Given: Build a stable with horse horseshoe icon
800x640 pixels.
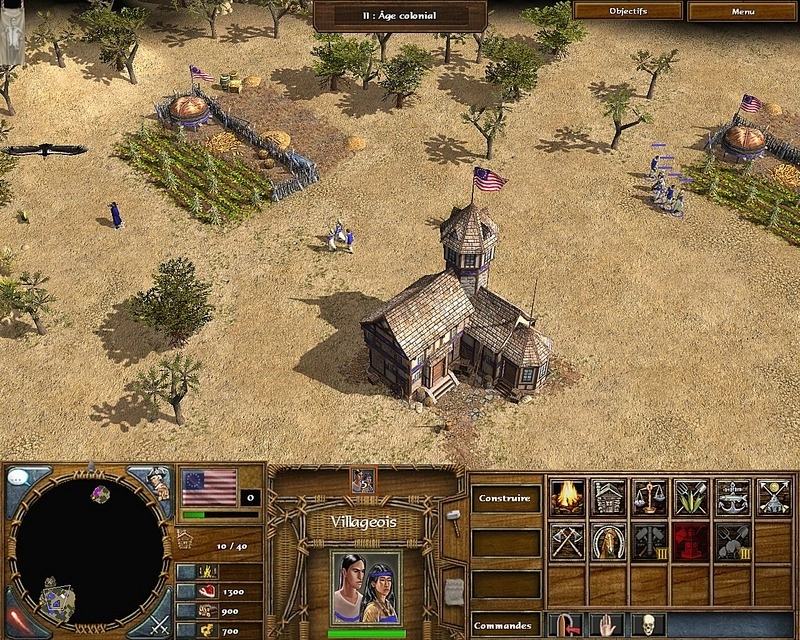Looking at the screenshot, I should click(x=608, y=541).
